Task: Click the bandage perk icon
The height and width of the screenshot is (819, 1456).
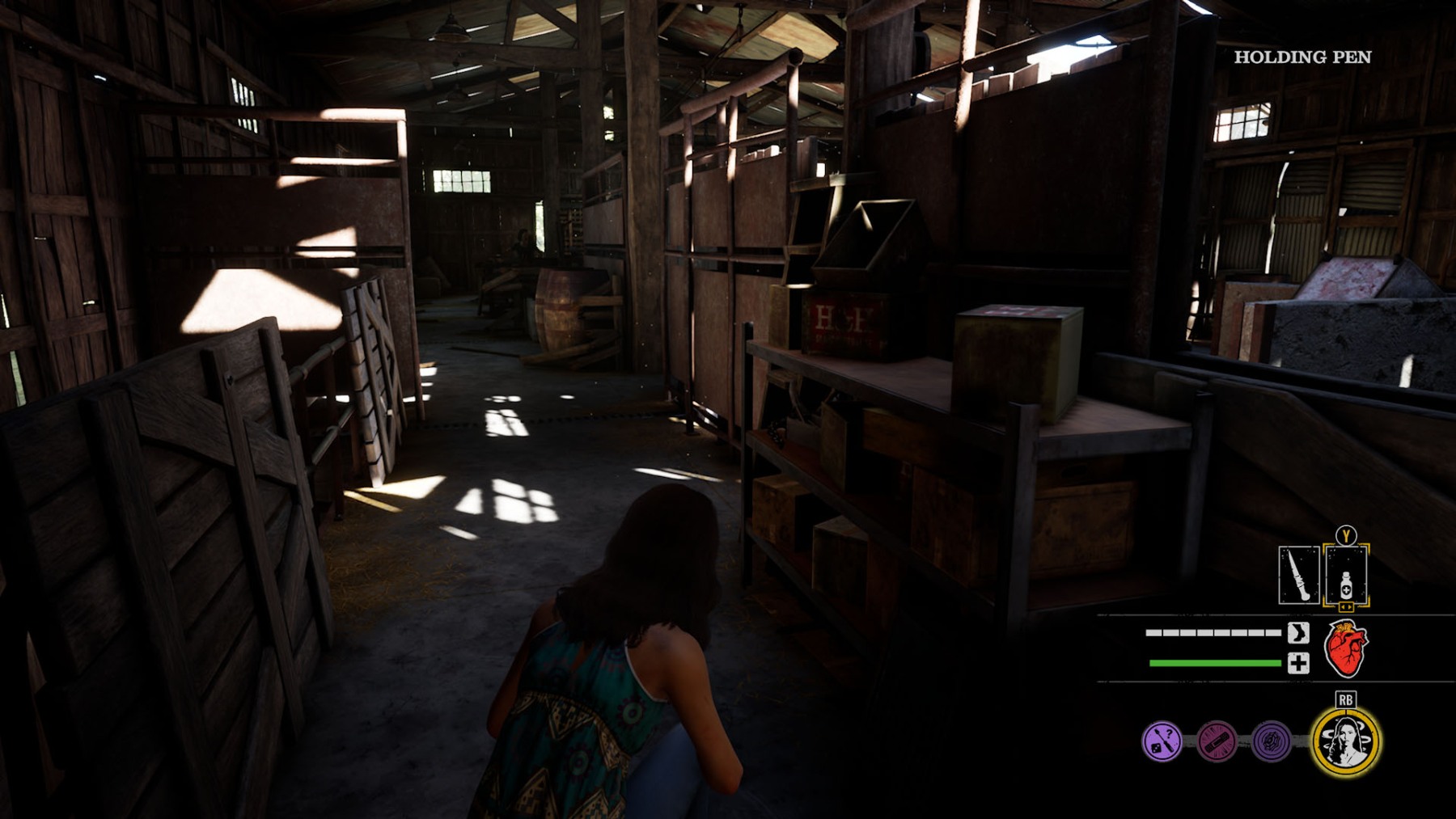Action: pos(1217,741)
